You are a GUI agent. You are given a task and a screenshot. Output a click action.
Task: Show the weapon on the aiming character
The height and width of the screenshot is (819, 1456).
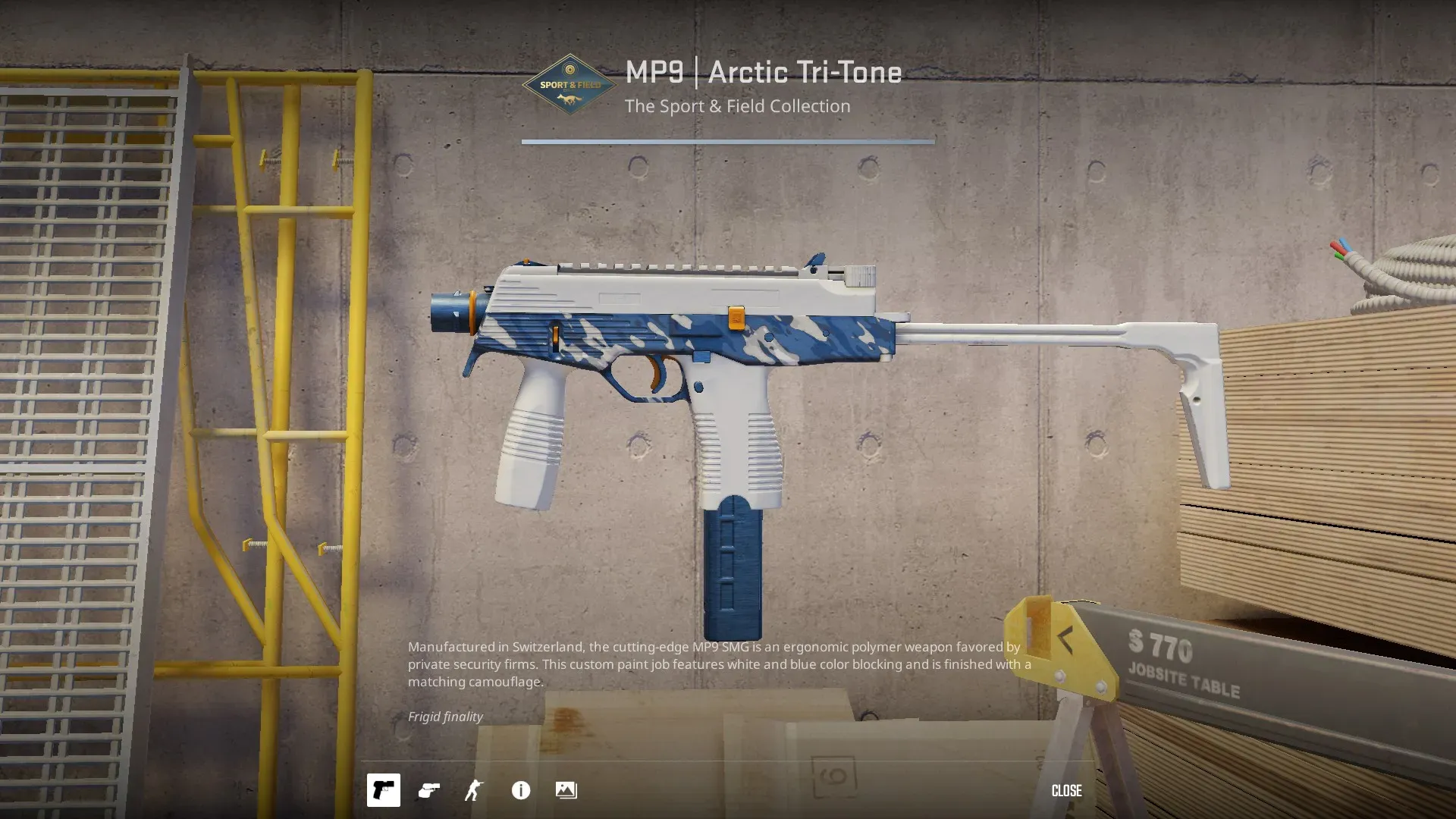[x=474, y=790]
